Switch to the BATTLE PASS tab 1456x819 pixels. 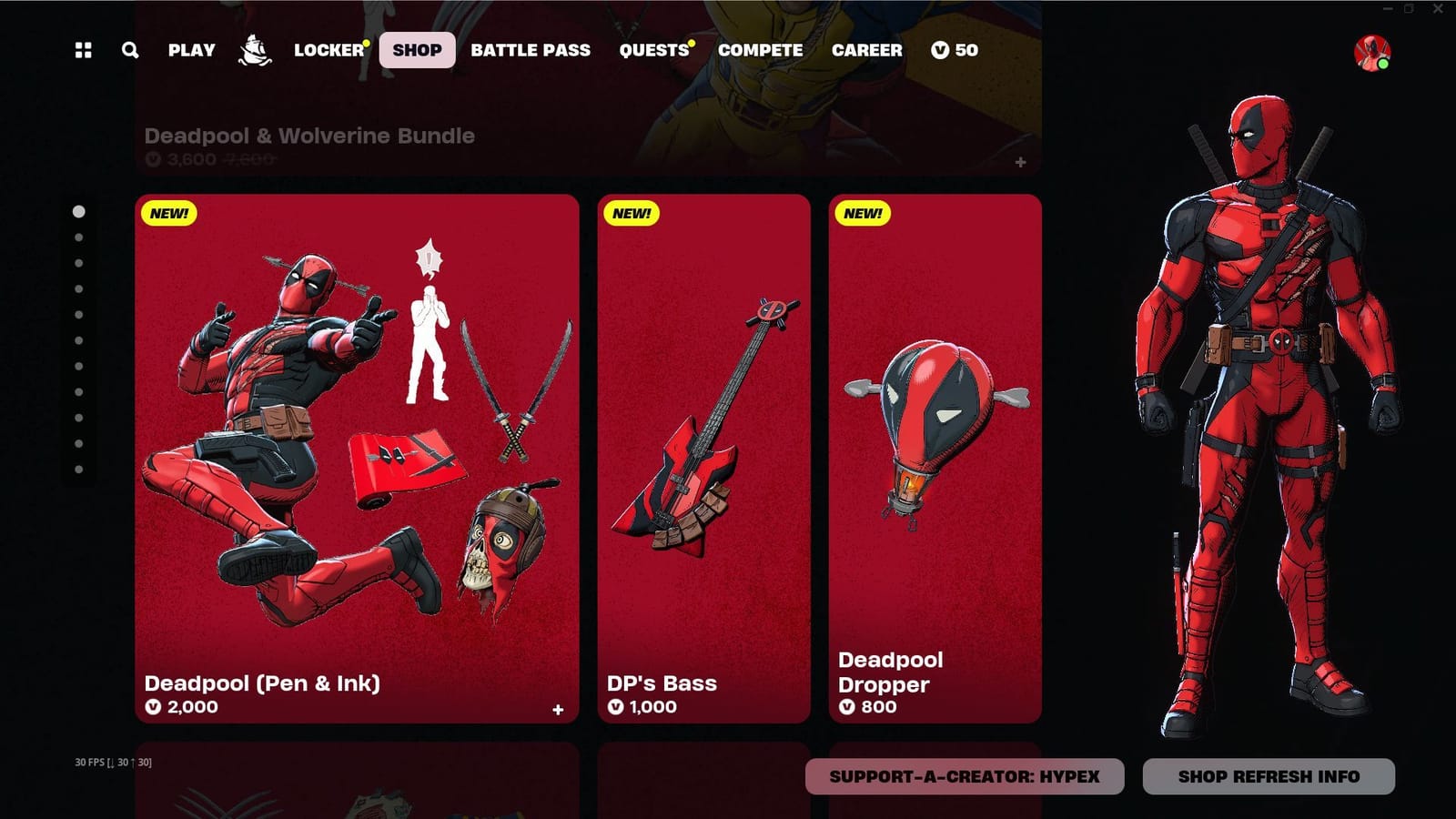[530, 50]
